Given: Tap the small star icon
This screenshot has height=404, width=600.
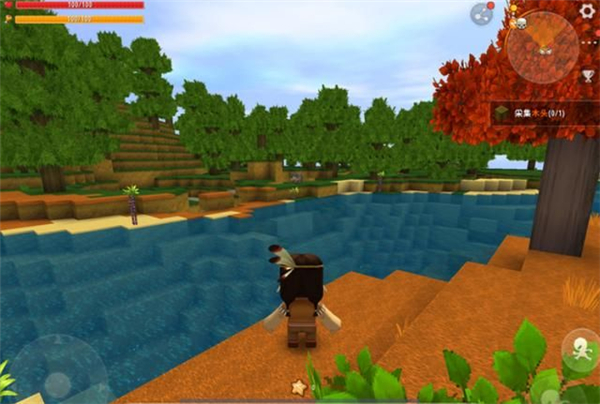Looking at the screenshot, I should pyautogui.click(x=298, y=387).
